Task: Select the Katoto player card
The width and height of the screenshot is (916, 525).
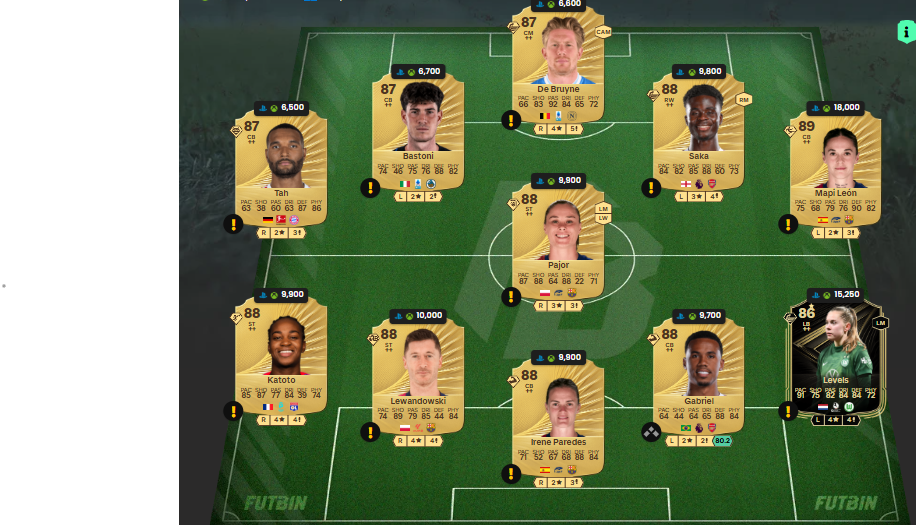Action: (x=281, y=355)
